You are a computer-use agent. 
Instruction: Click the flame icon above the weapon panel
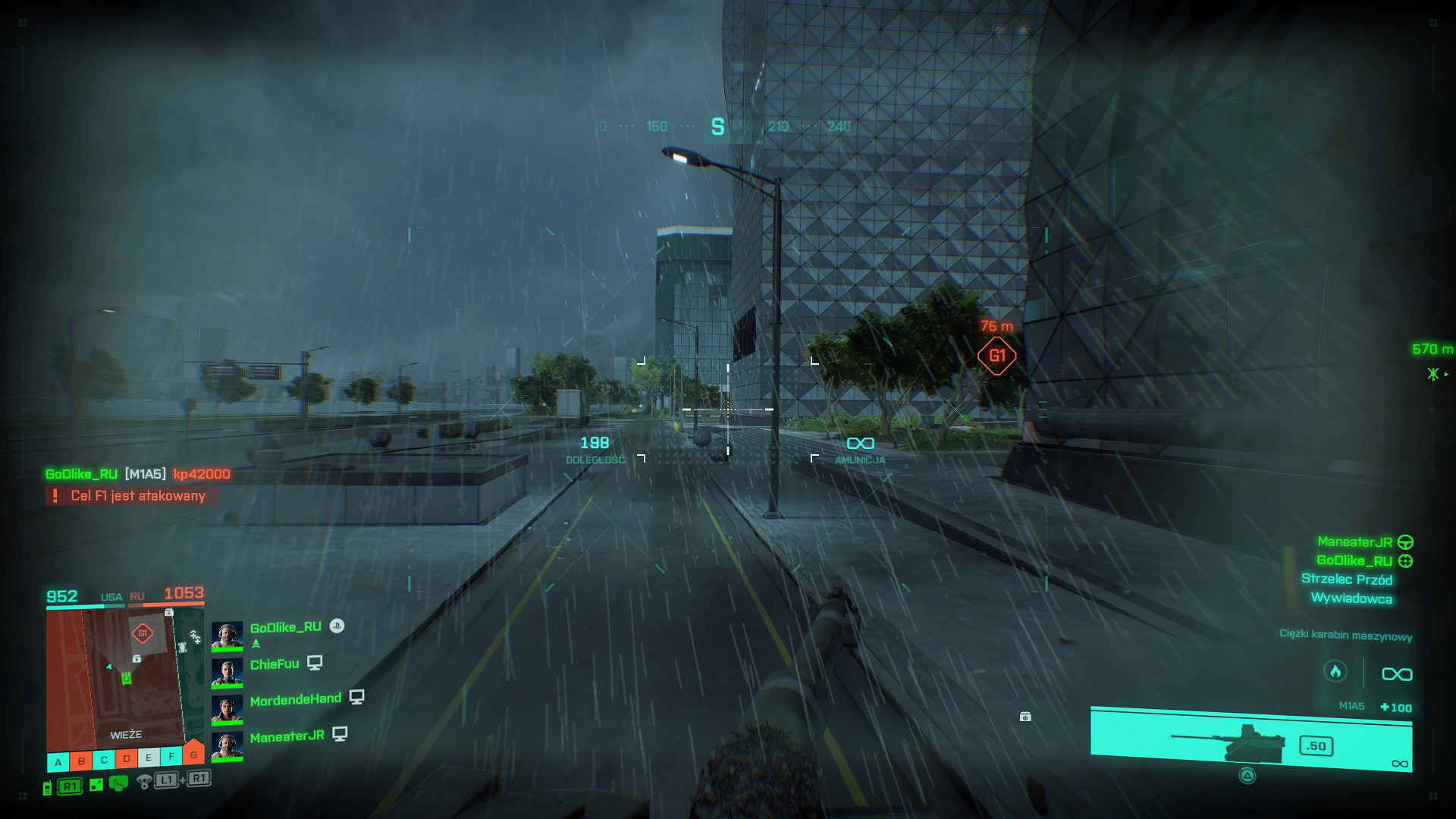[x=1335, y=671]
